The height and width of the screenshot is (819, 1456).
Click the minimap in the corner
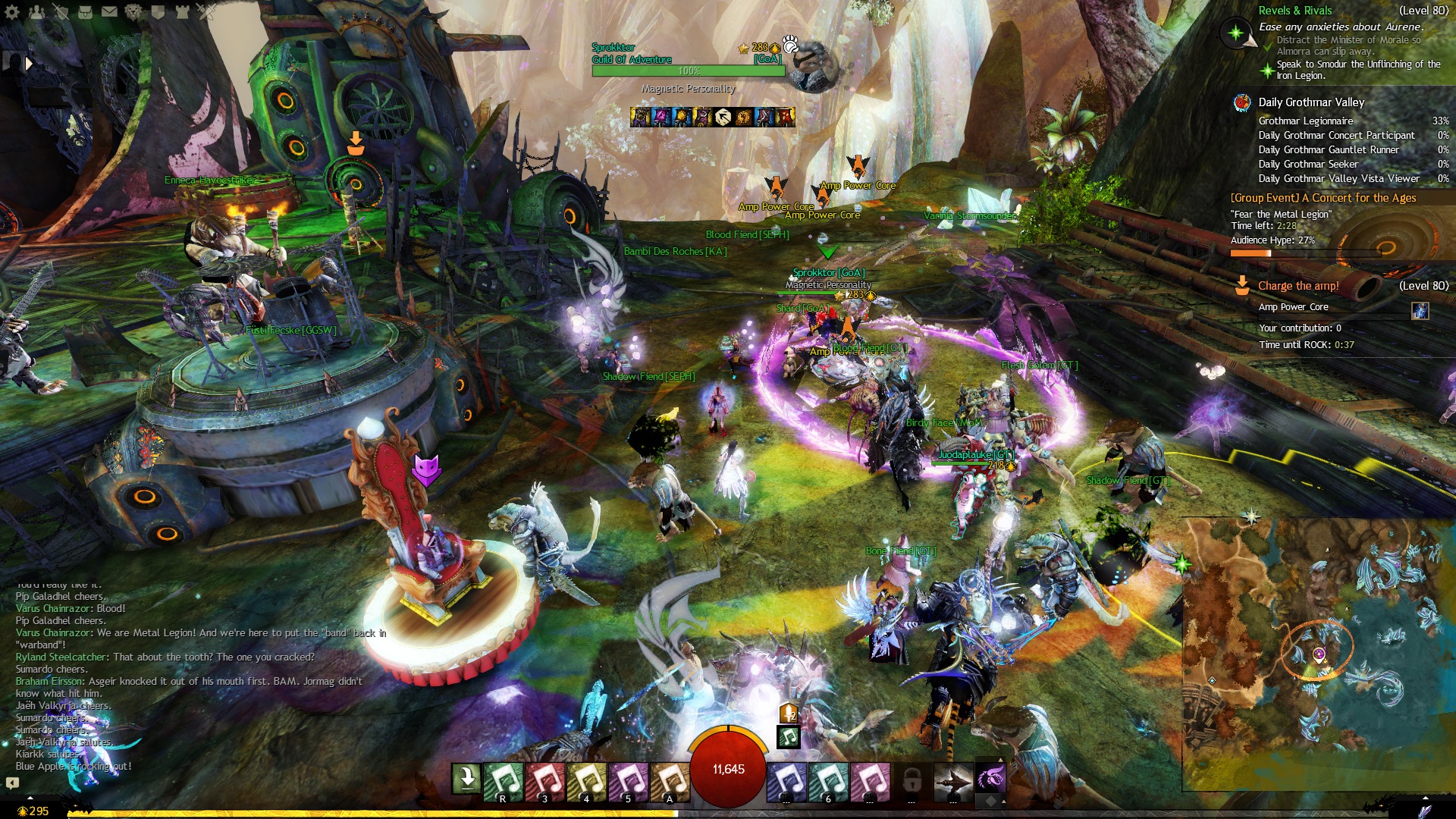point(1318,652)
